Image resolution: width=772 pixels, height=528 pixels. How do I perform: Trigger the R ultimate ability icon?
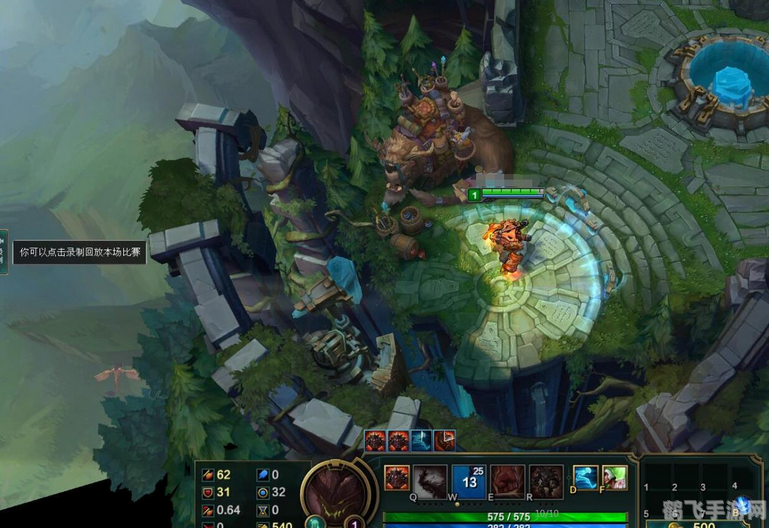pos(546,482)
